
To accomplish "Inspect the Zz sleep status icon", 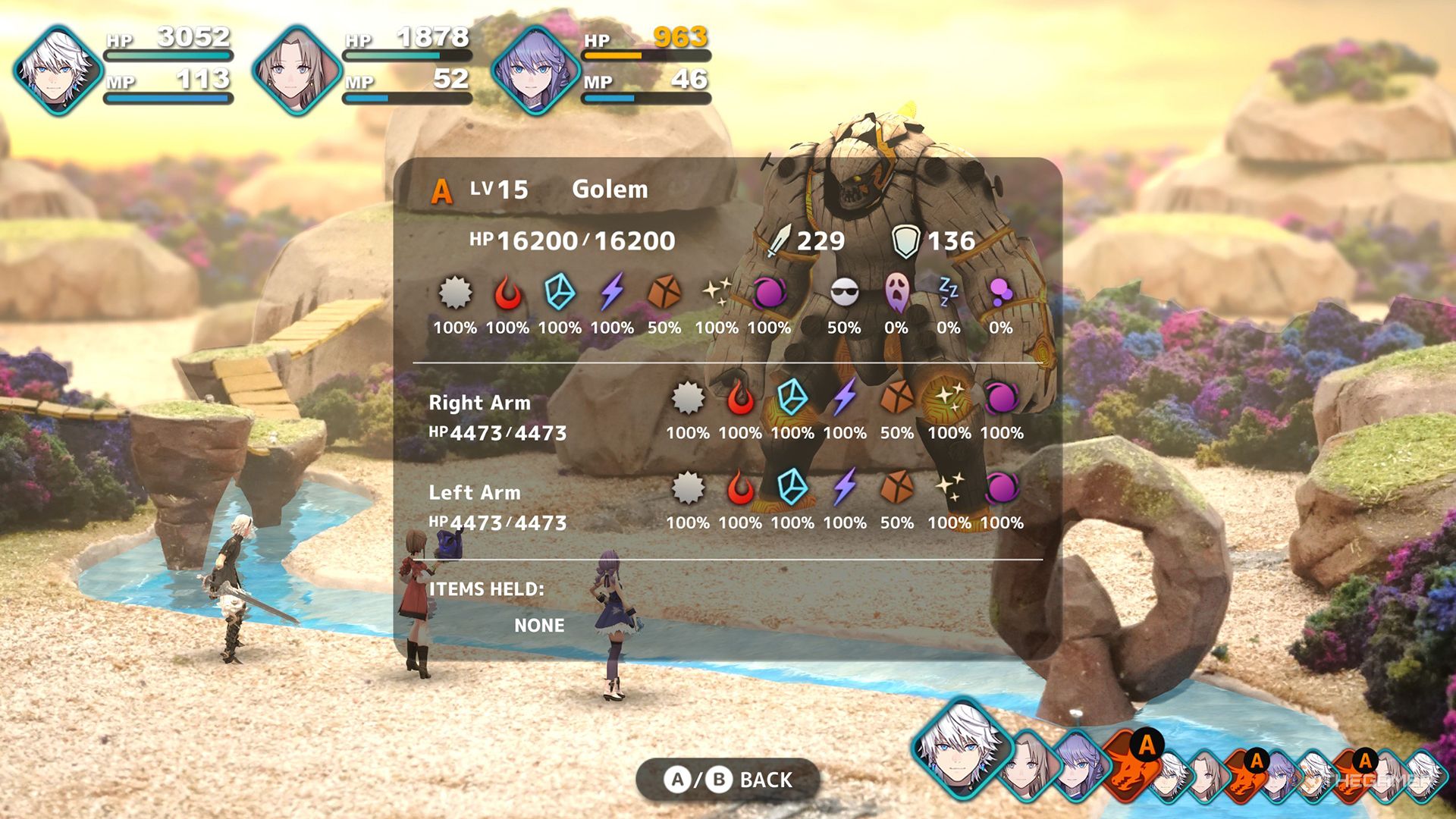I will (x=948, y=291).
